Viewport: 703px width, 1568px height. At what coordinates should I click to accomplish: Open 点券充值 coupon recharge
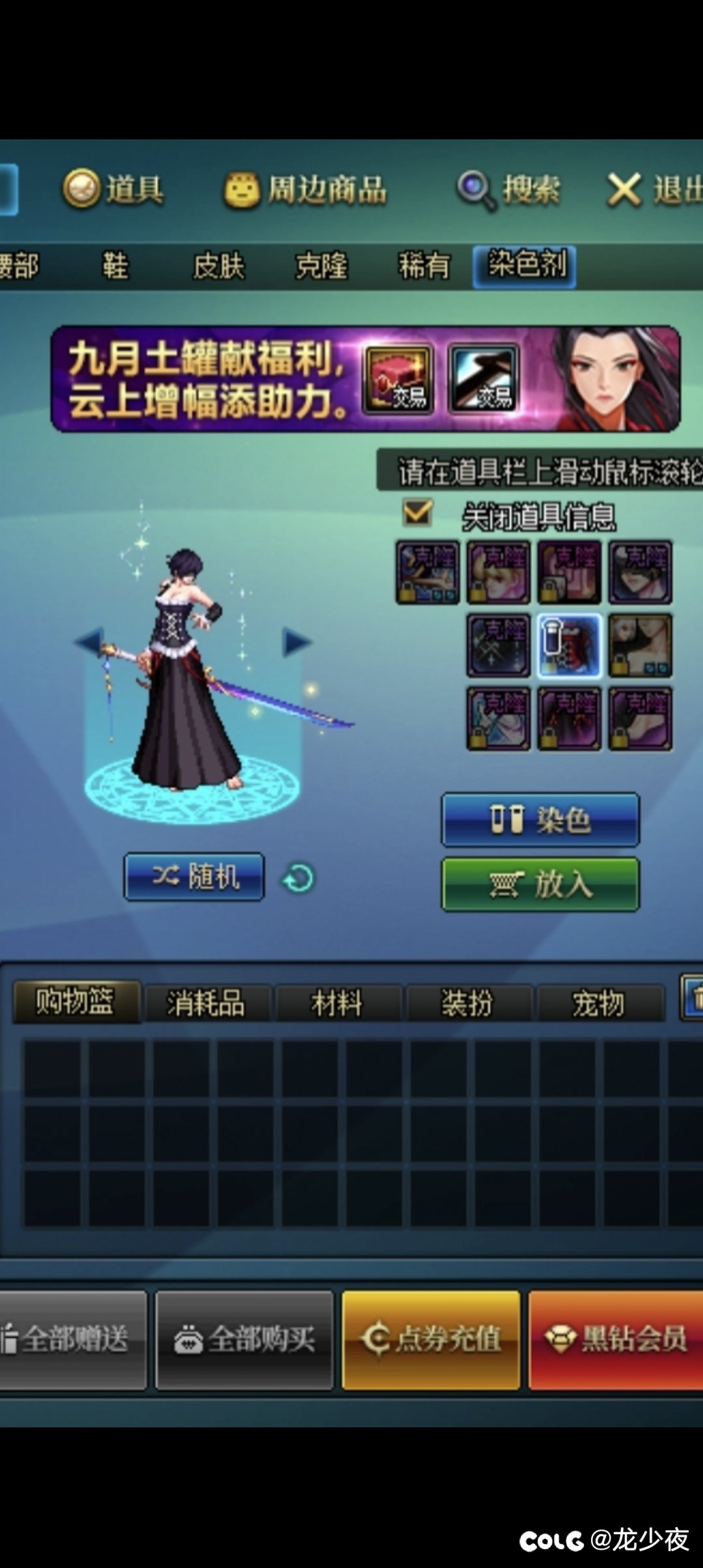point(431,1340)
